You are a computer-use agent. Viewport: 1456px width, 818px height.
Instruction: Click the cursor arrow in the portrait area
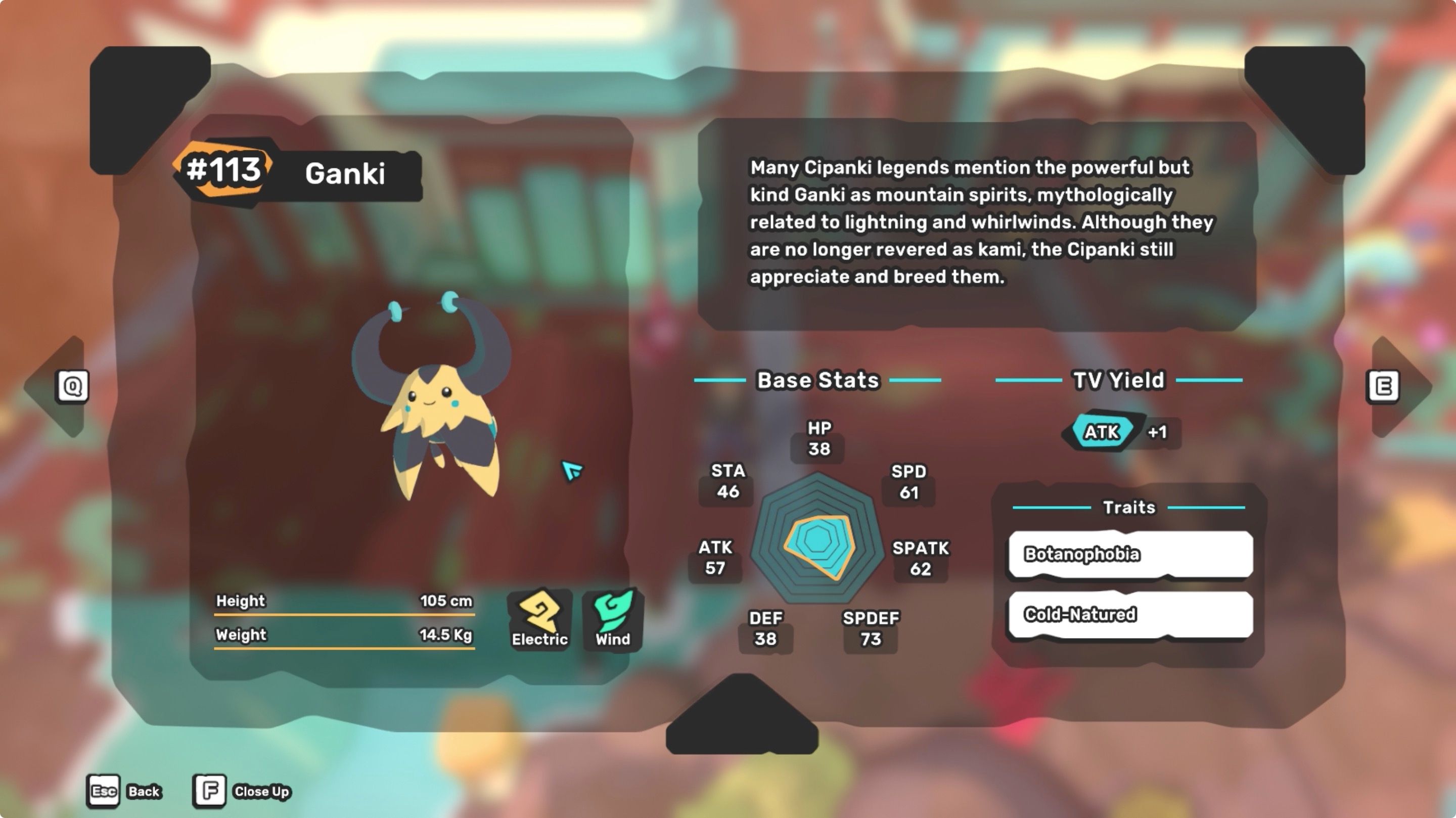click(572, 471)
